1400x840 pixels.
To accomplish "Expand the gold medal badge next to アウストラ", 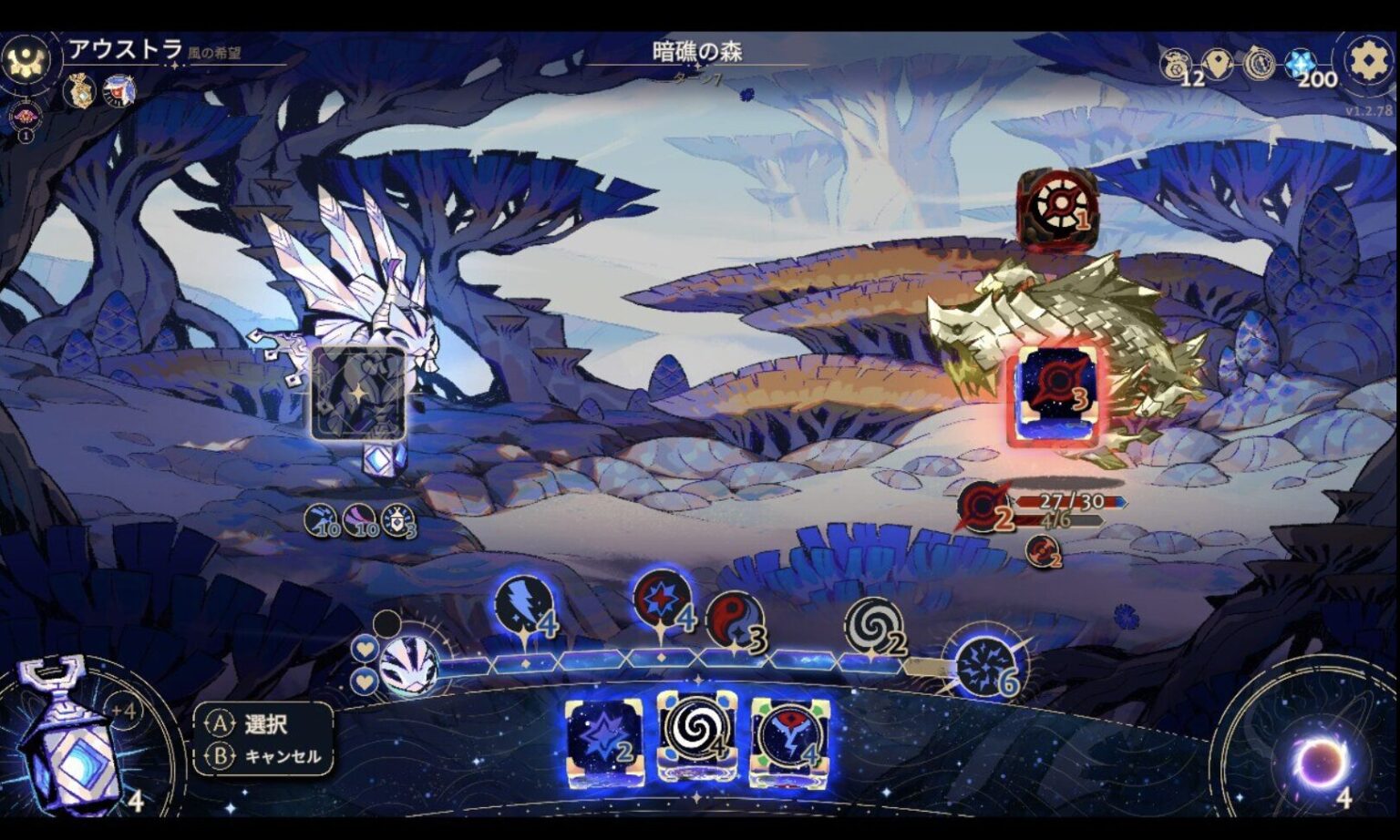I will 81,90.
